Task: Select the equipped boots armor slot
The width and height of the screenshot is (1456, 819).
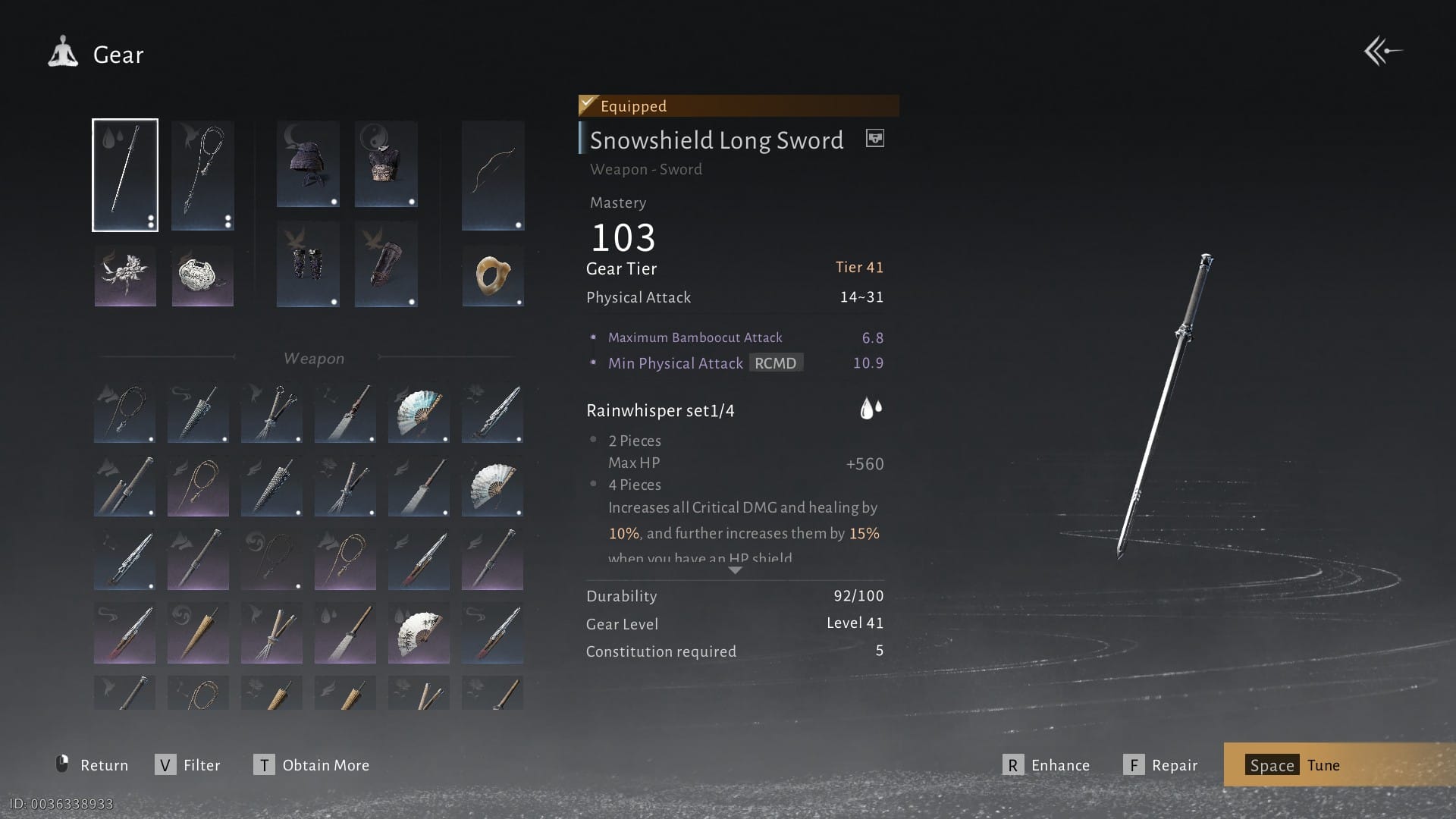Action: pos(386,264)
